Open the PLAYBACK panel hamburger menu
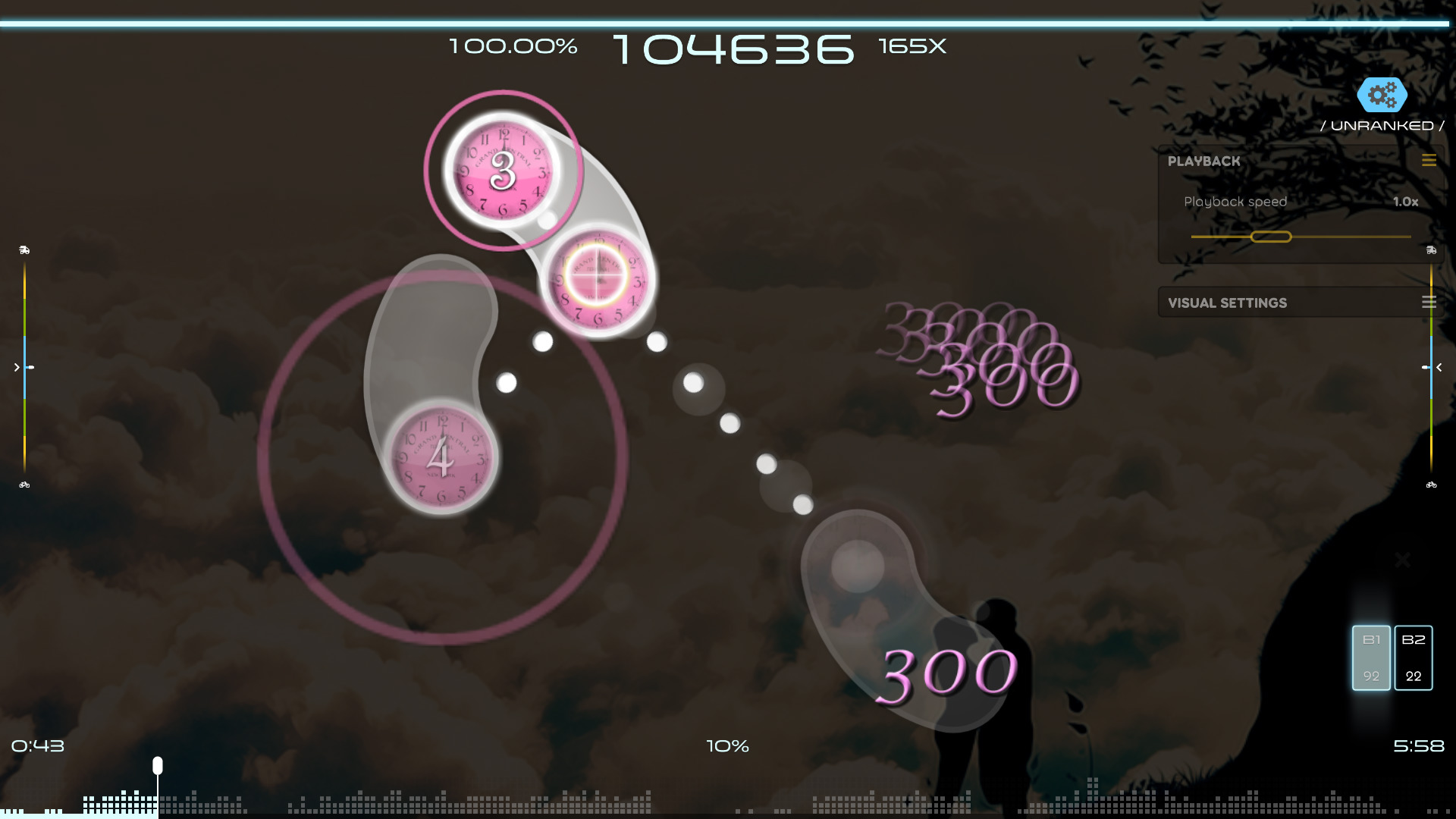The height and width of the screenshot is (819, 1456). (1429, 161)
